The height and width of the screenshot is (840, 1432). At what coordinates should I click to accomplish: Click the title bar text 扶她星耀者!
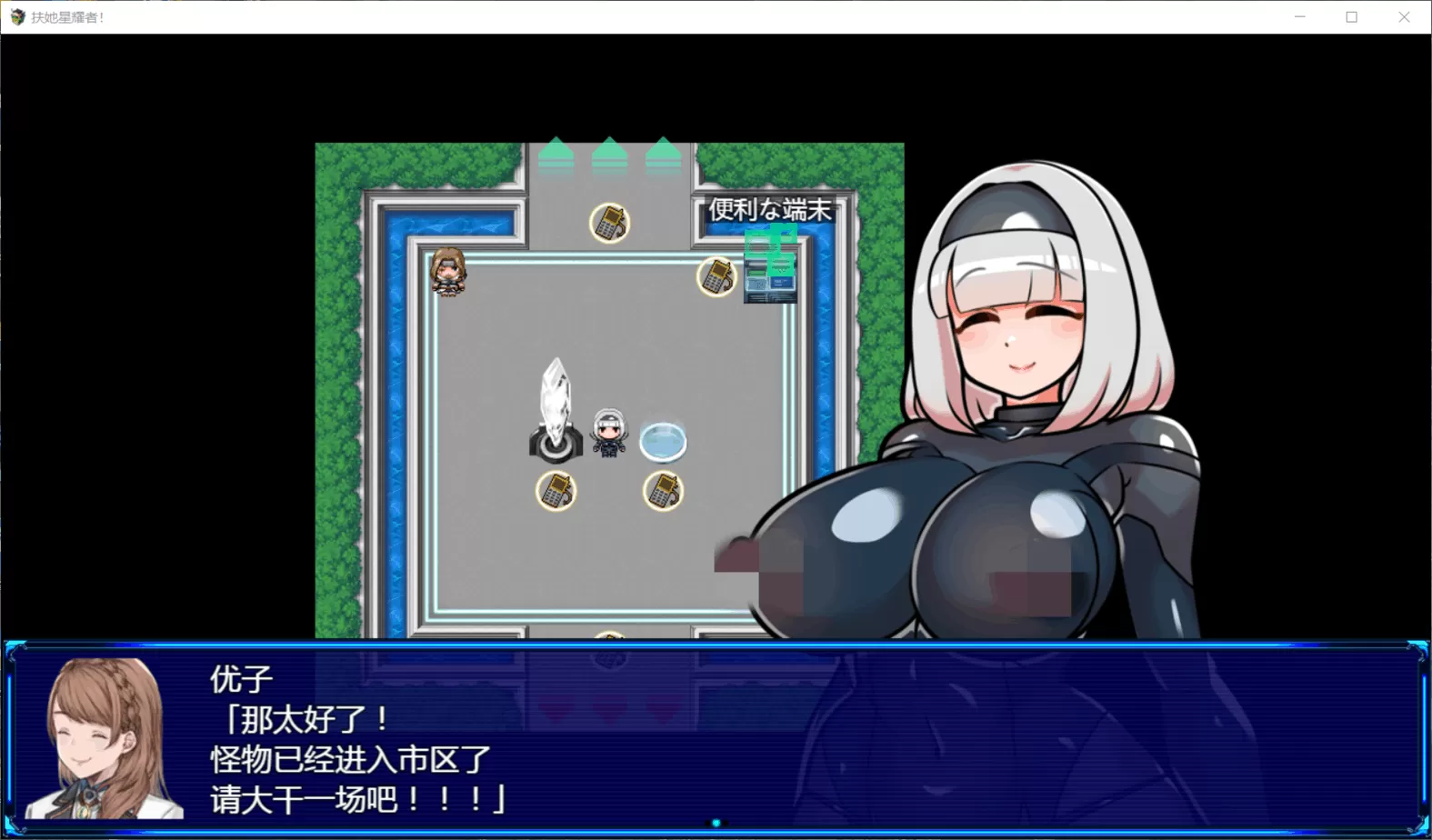[x=66, y=16]
